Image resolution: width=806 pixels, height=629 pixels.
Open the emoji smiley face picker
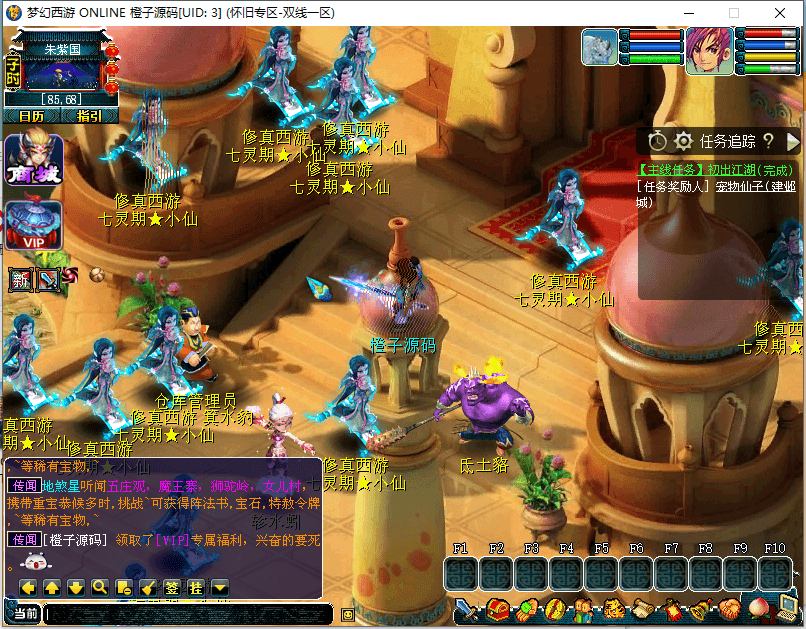347,614
